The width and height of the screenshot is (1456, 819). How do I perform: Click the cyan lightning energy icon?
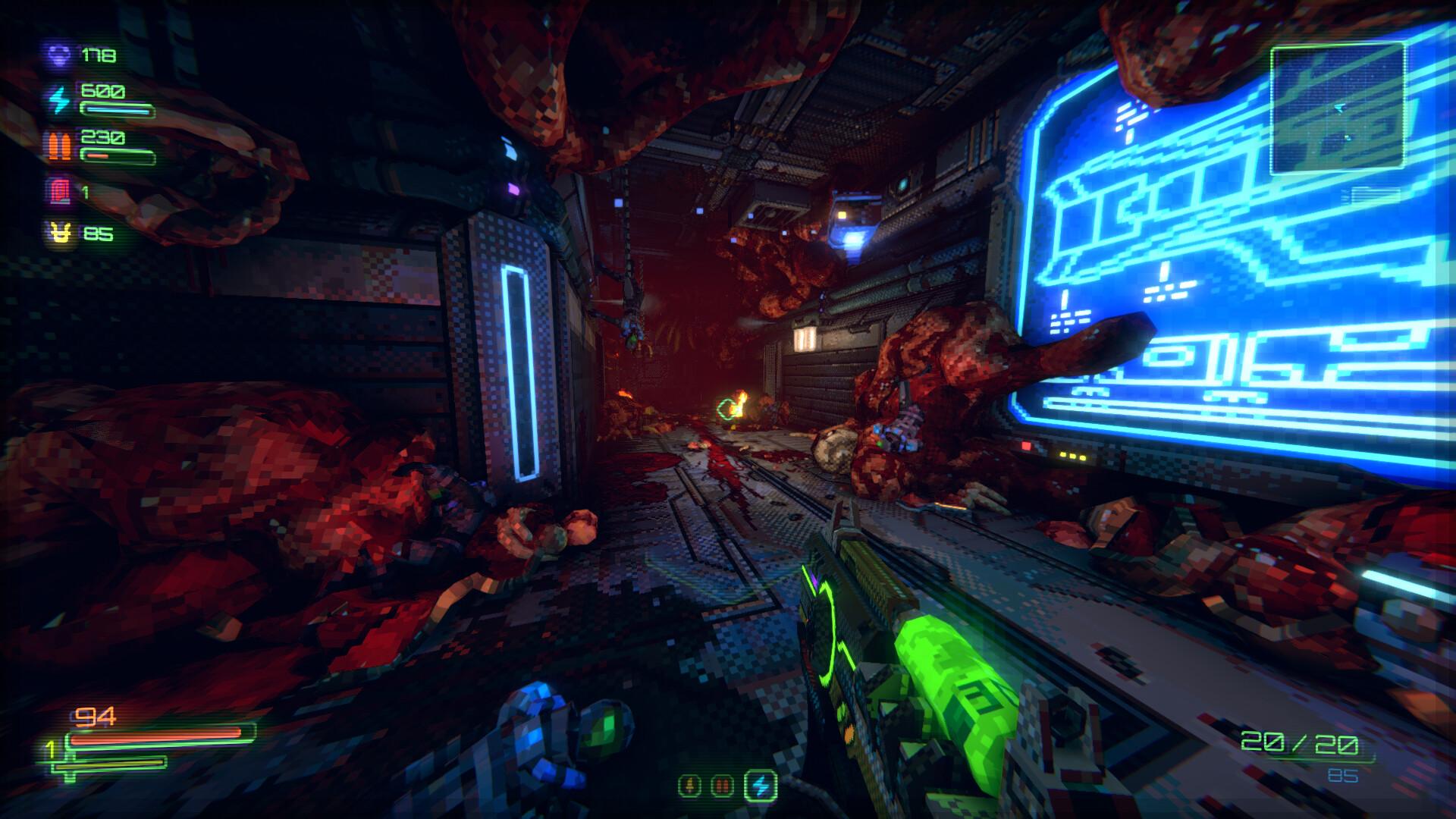(x=59, y=97)
